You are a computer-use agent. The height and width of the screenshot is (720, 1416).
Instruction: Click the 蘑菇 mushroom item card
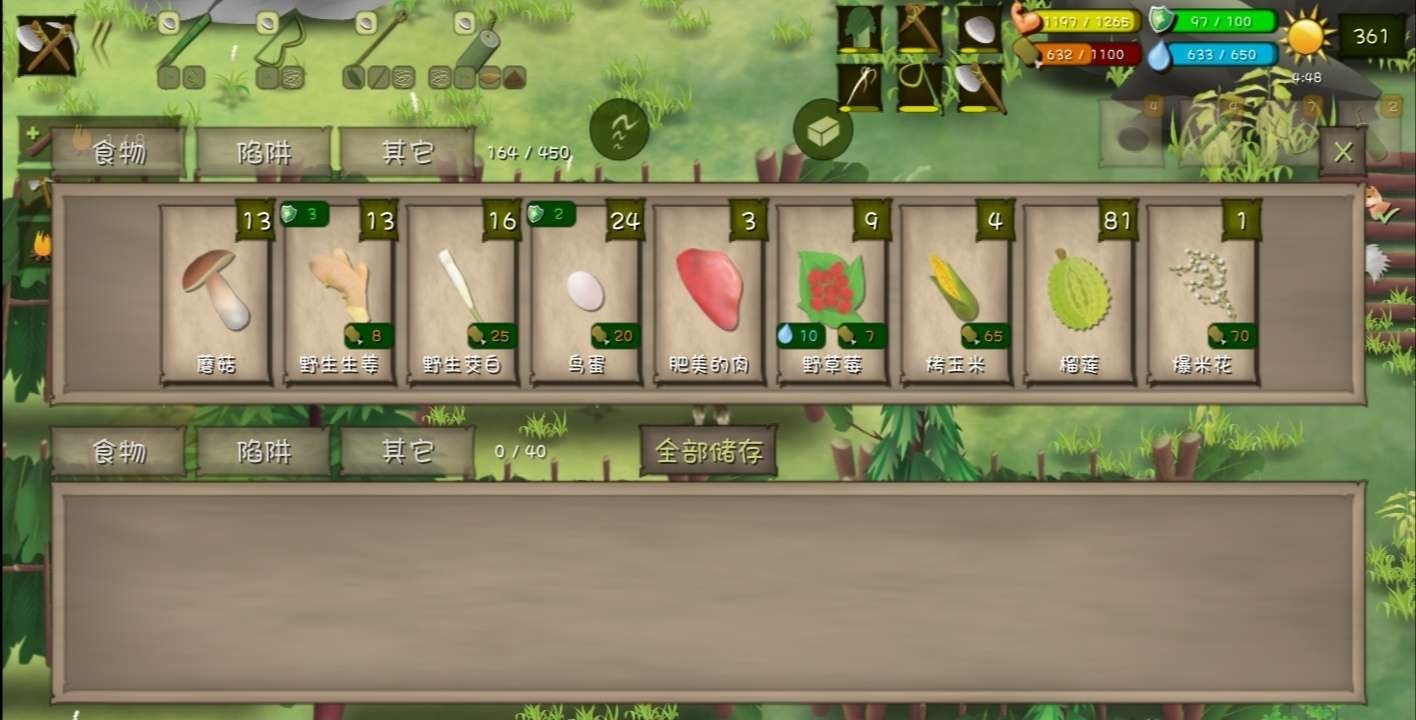[x=215, y=295]
